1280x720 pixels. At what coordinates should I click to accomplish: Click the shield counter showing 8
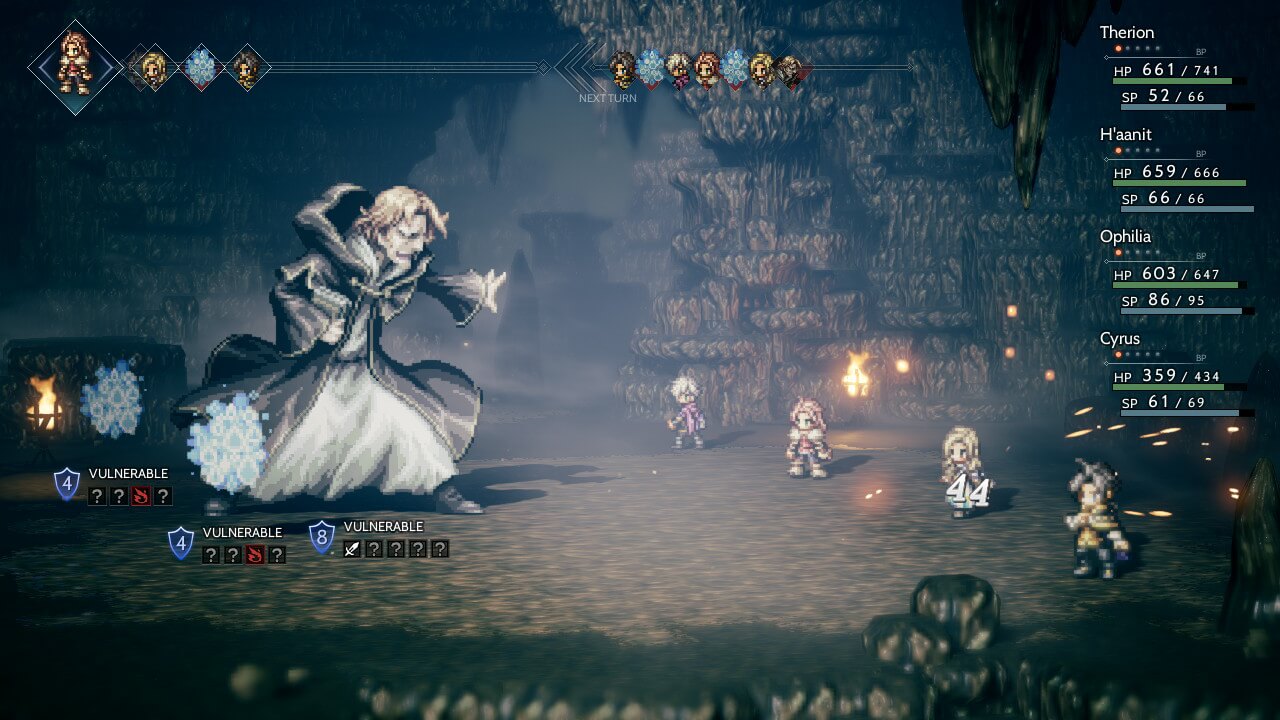[x=321, y=538]
